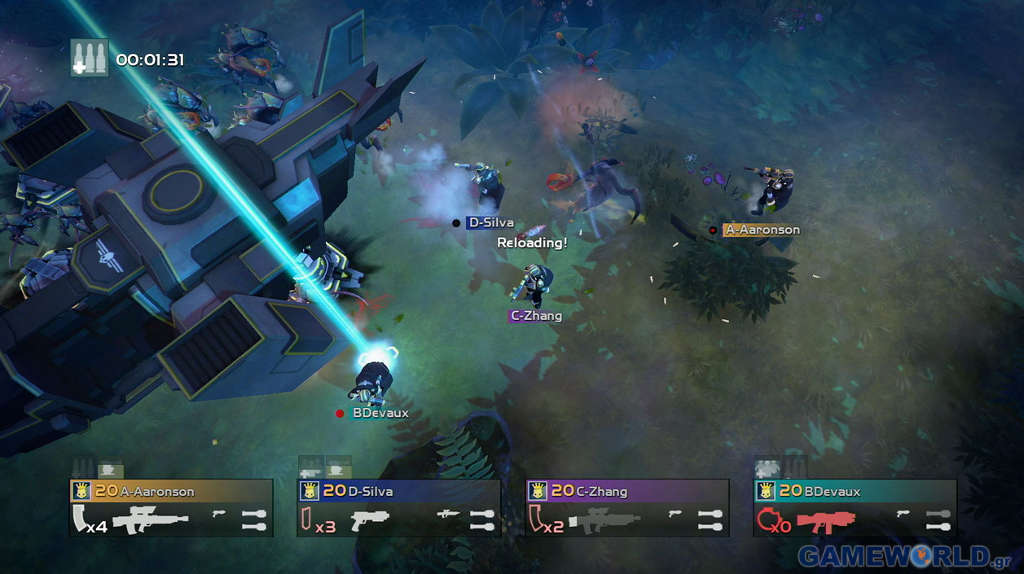Viewport: 1024px width, 574px height.
Task: Choose D-Silva's secondary weapon icon
Action: (x=448, y=514)
